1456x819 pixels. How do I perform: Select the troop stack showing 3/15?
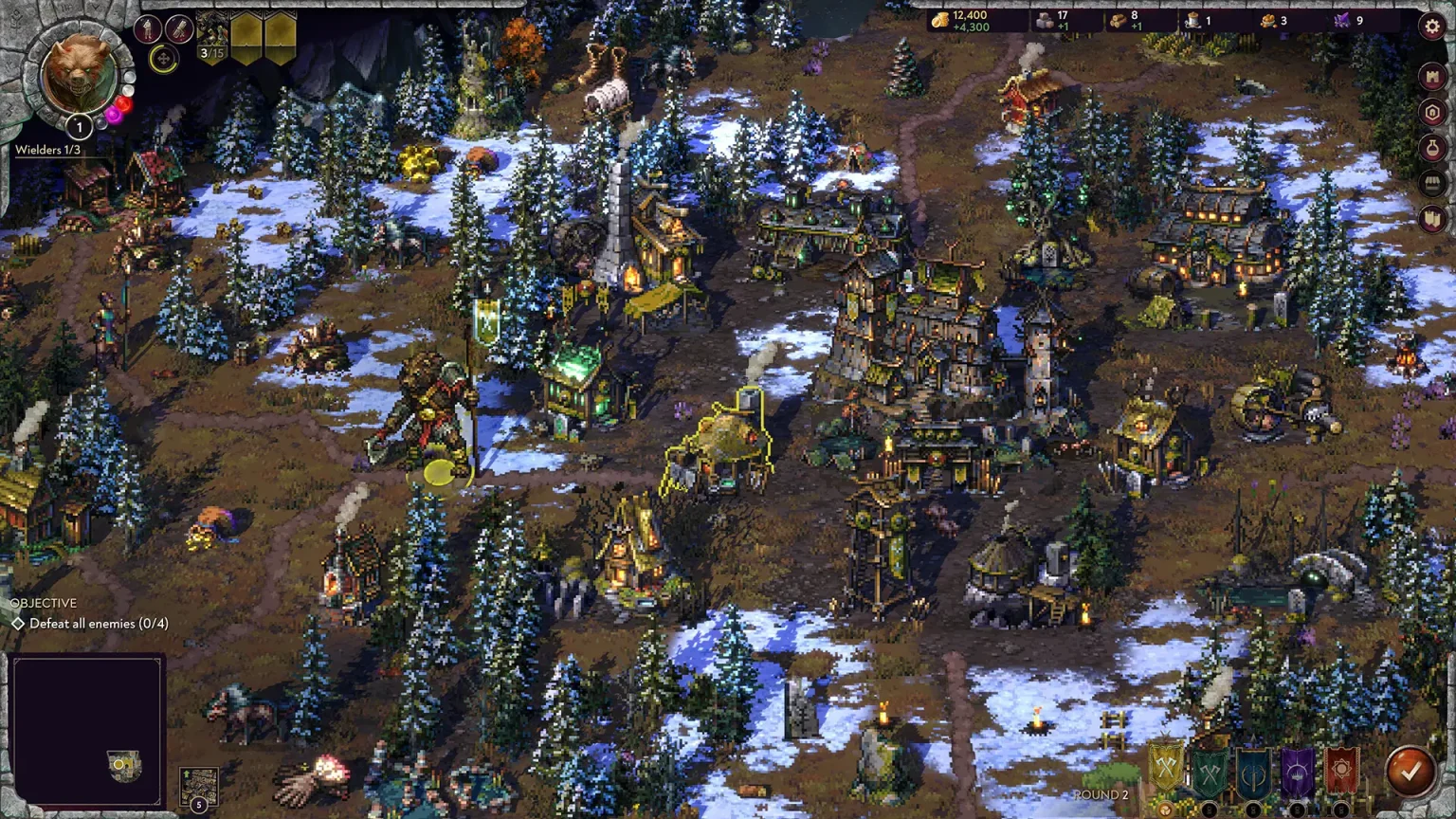pyautogui.click(x=212, y=39)
